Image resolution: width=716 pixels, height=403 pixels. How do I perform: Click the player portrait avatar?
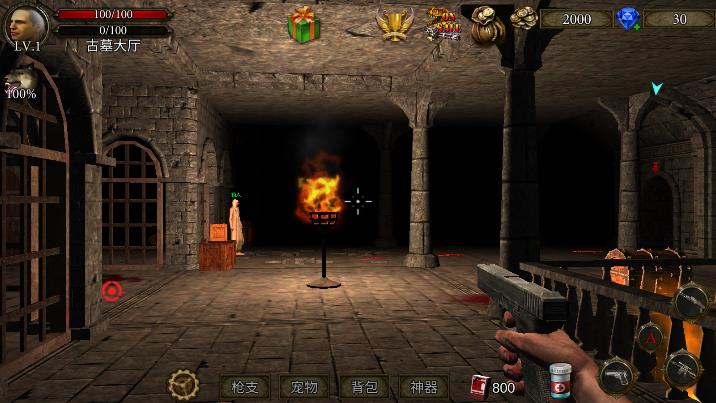click(x=27, y=24)
